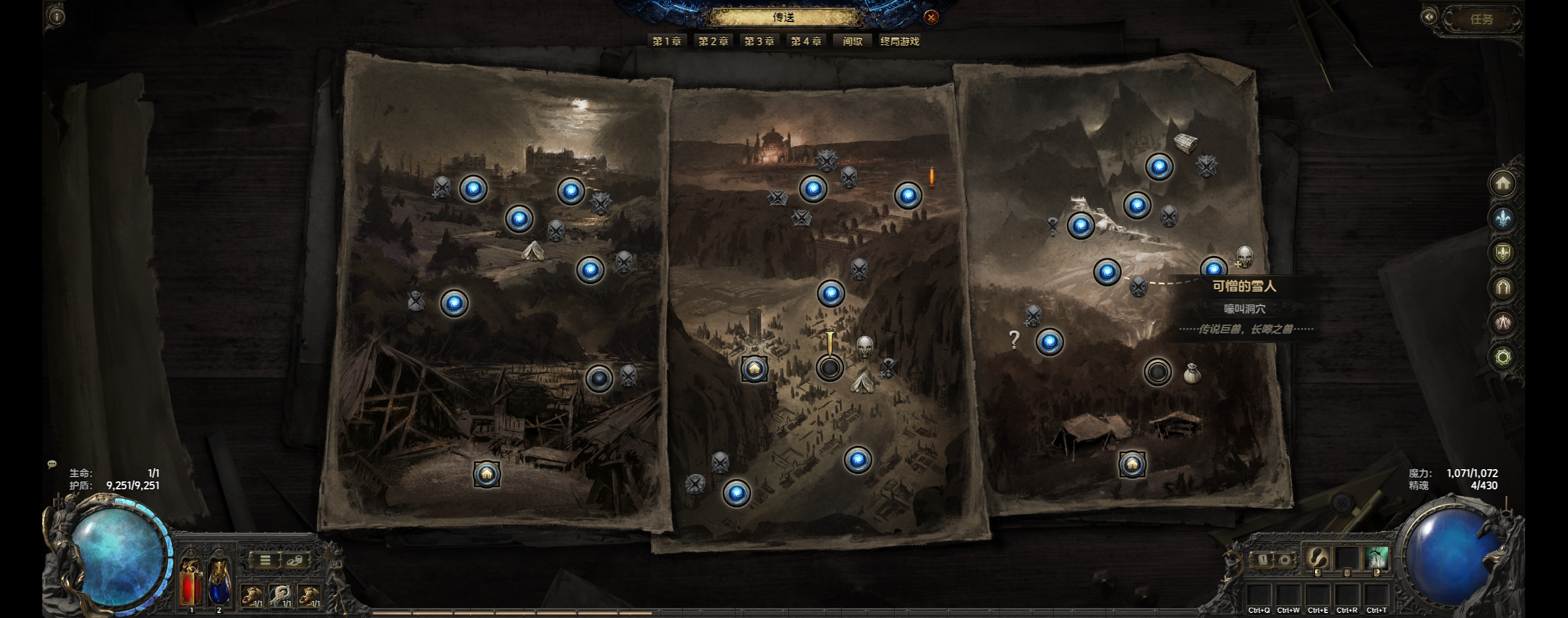Select the house icon in the side column

1502,183
